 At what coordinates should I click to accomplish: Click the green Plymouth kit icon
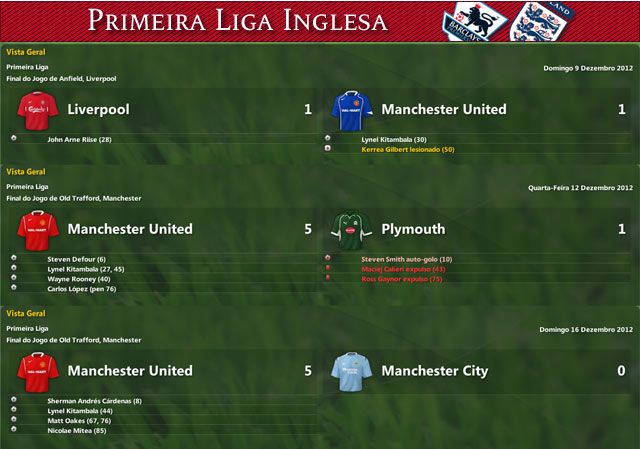pyautogui.click(x=351, y=229)
